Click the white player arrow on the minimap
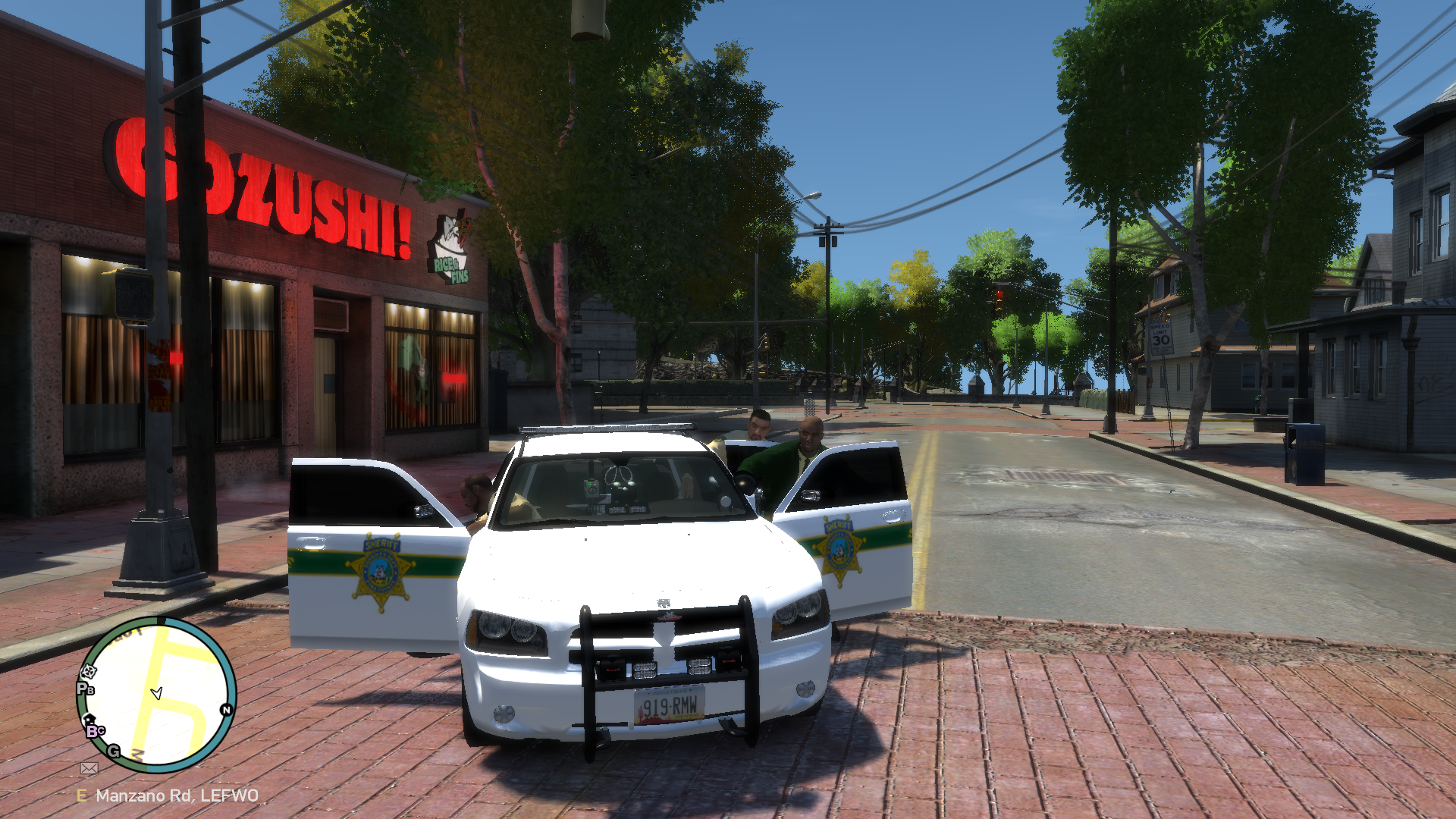Image resolution: width=1456 pixels, height=819 pixels. coord(157,693)
